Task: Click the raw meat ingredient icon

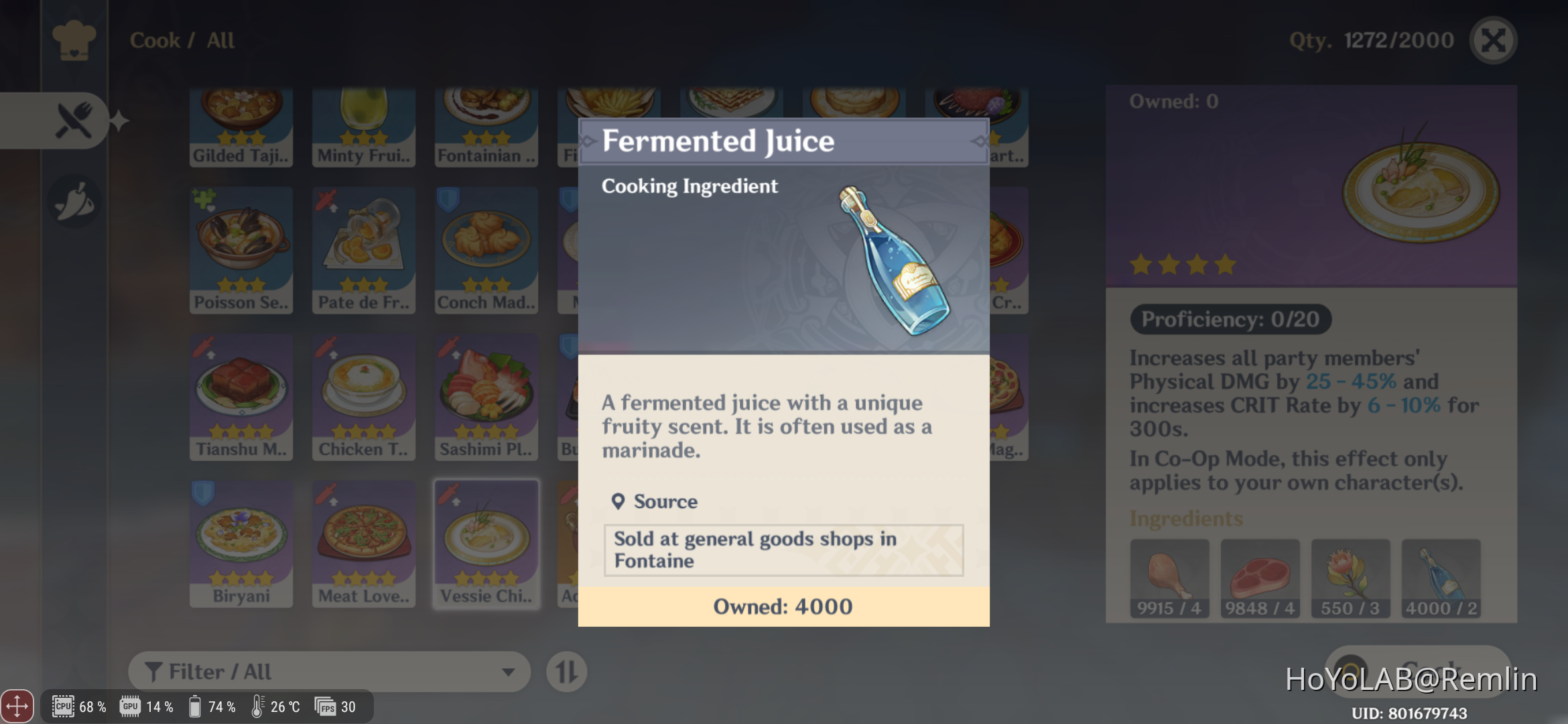Action: [x=1259, y=578]
